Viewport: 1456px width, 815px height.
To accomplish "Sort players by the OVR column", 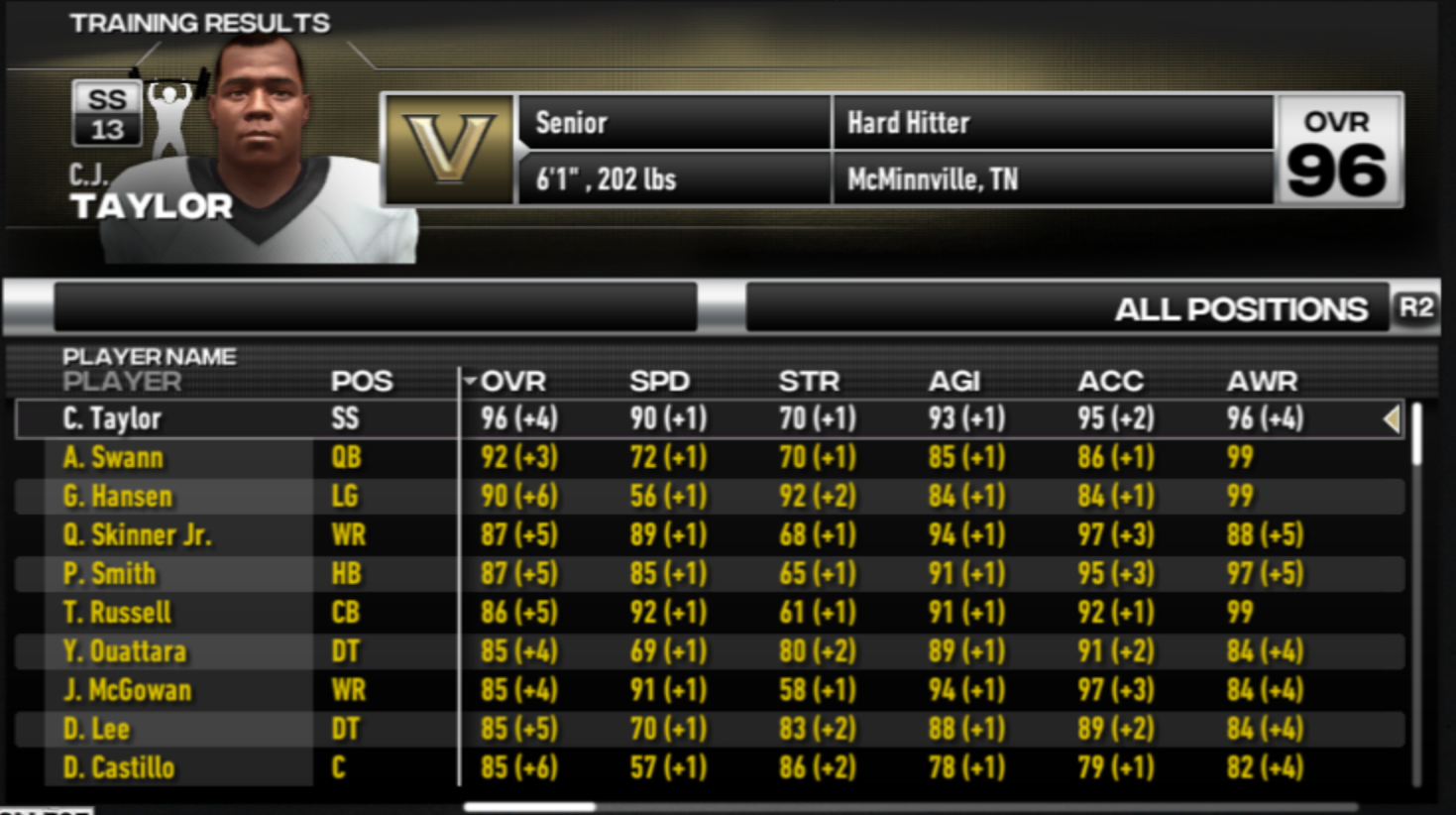I will [512, 382].
